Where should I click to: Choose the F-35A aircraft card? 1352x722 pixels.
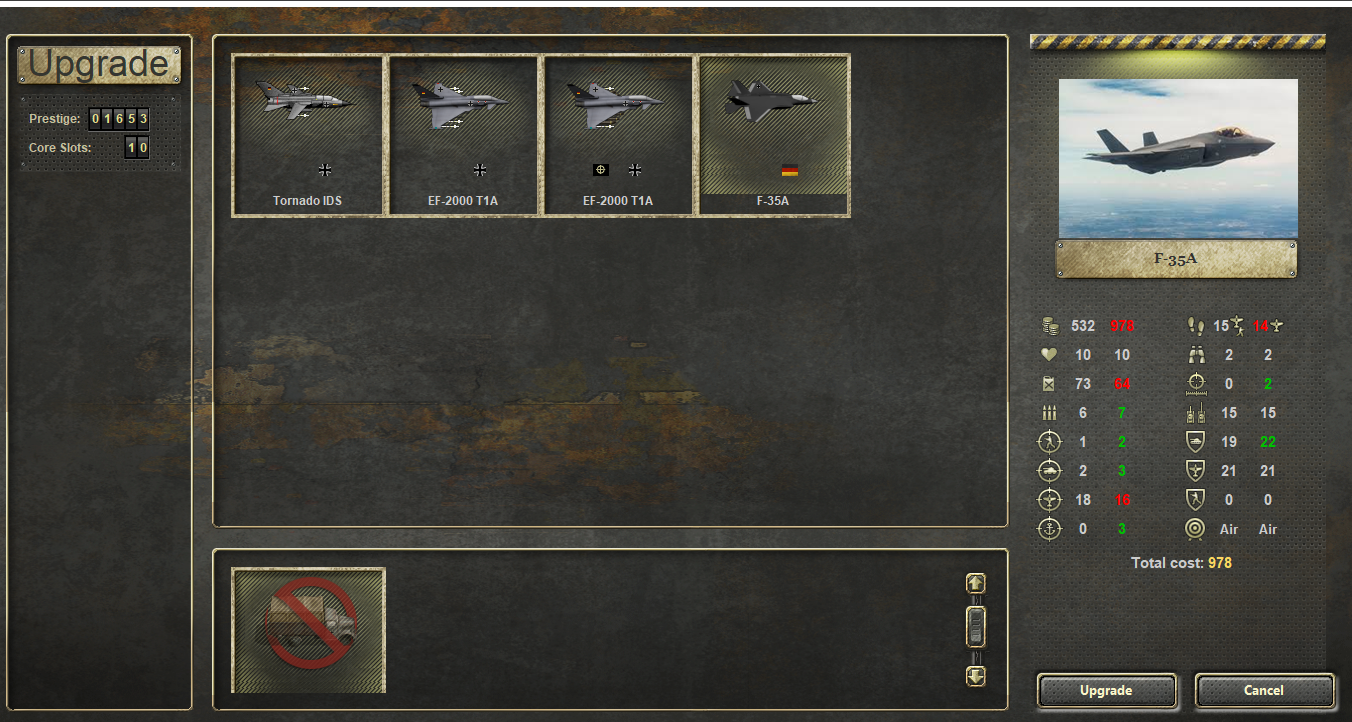click(774, 135)
